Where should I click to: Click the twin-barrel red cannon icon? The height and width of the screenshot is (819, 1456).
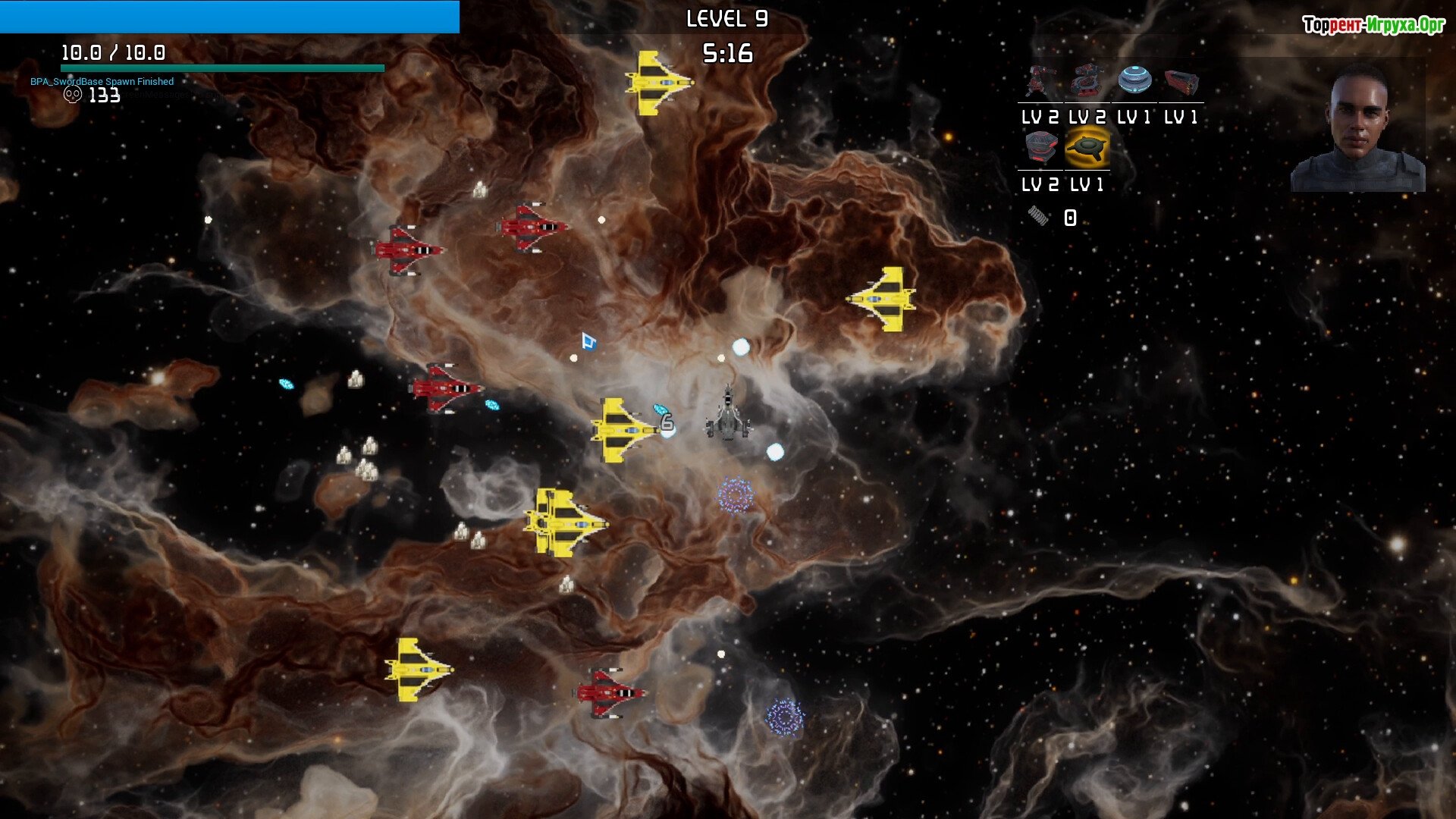click(1087, 81)
